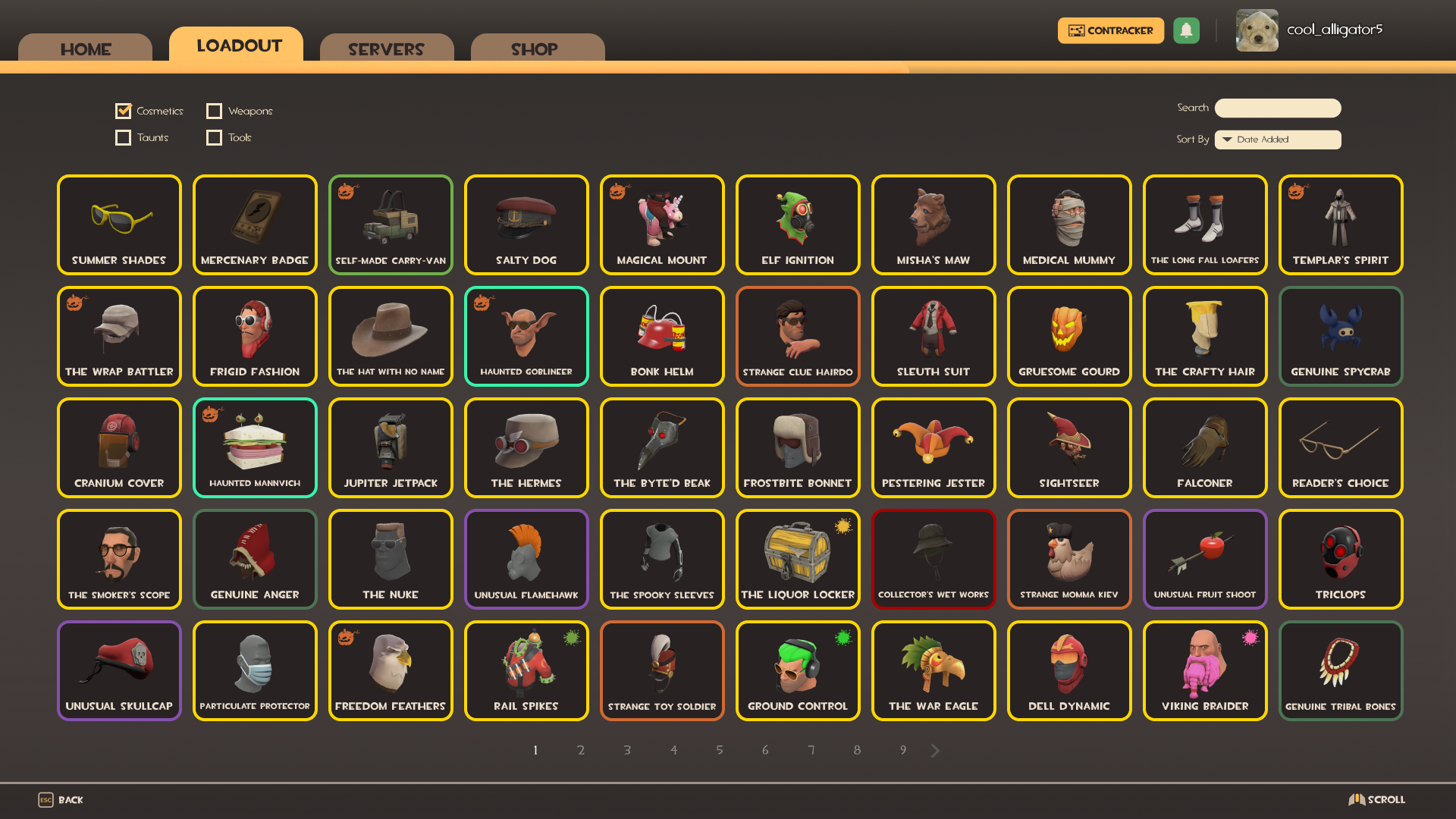The height and width of the screenshot is (819, 1456).
Task: Open the Bonk Helm item
Action: [661, 336]
